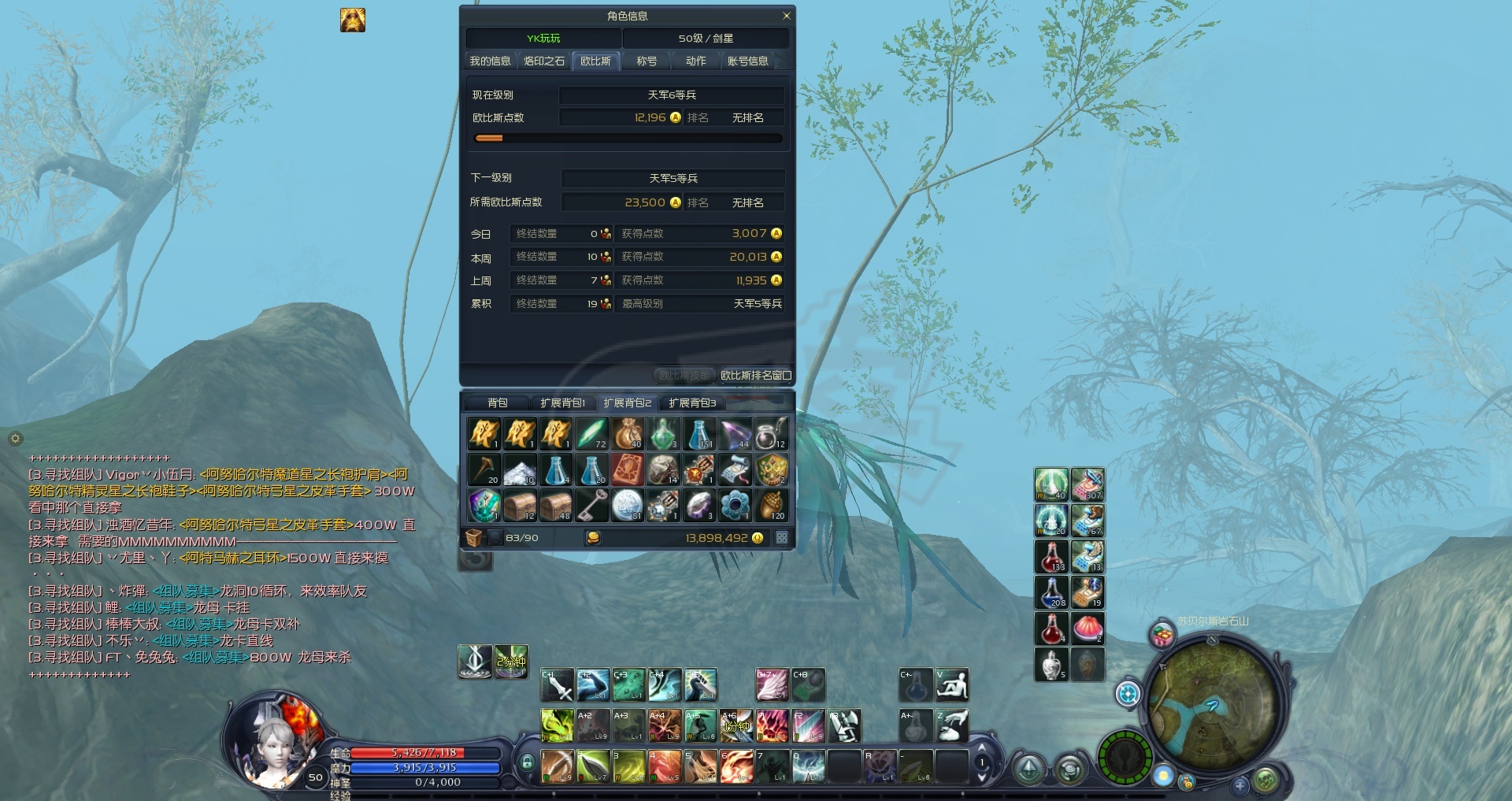Image resolution: width=1512 pixels, height=801 pixels.
Task: Open the chat settings gear icon
Action: (15, 439)
